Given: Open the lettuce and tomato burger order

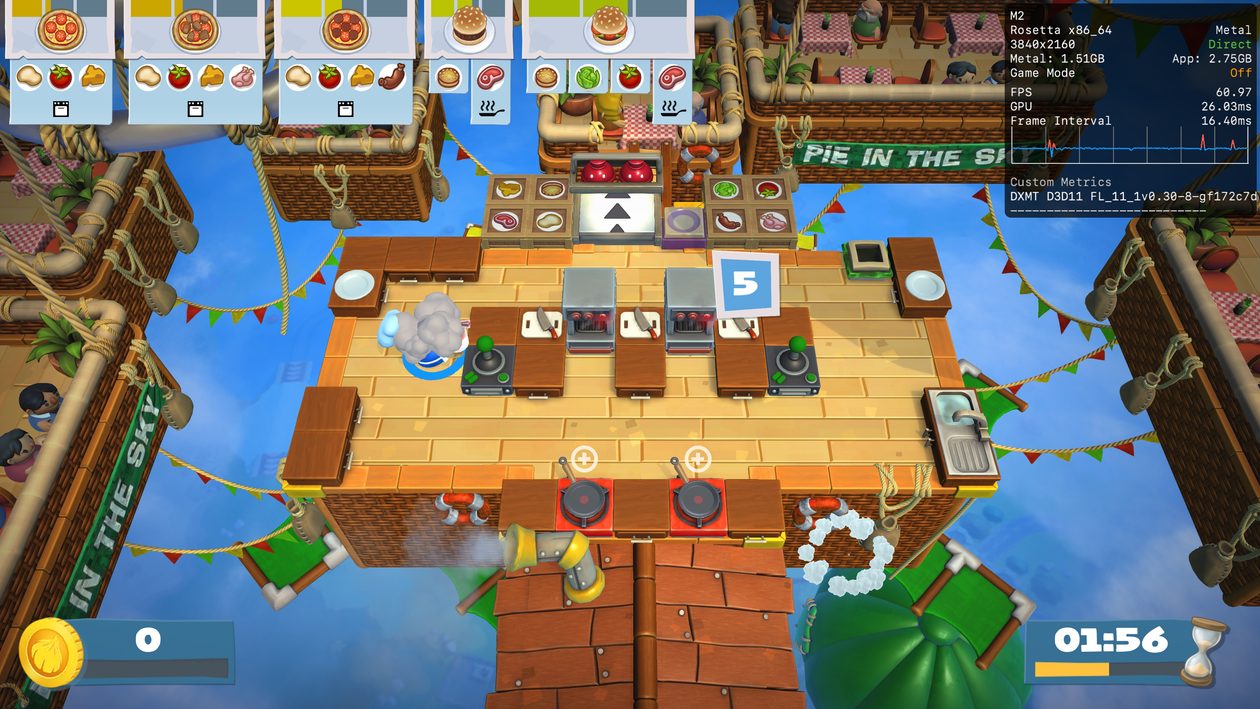Looking at the screenshot, I should pyautogui.click(x=607, y=55).
